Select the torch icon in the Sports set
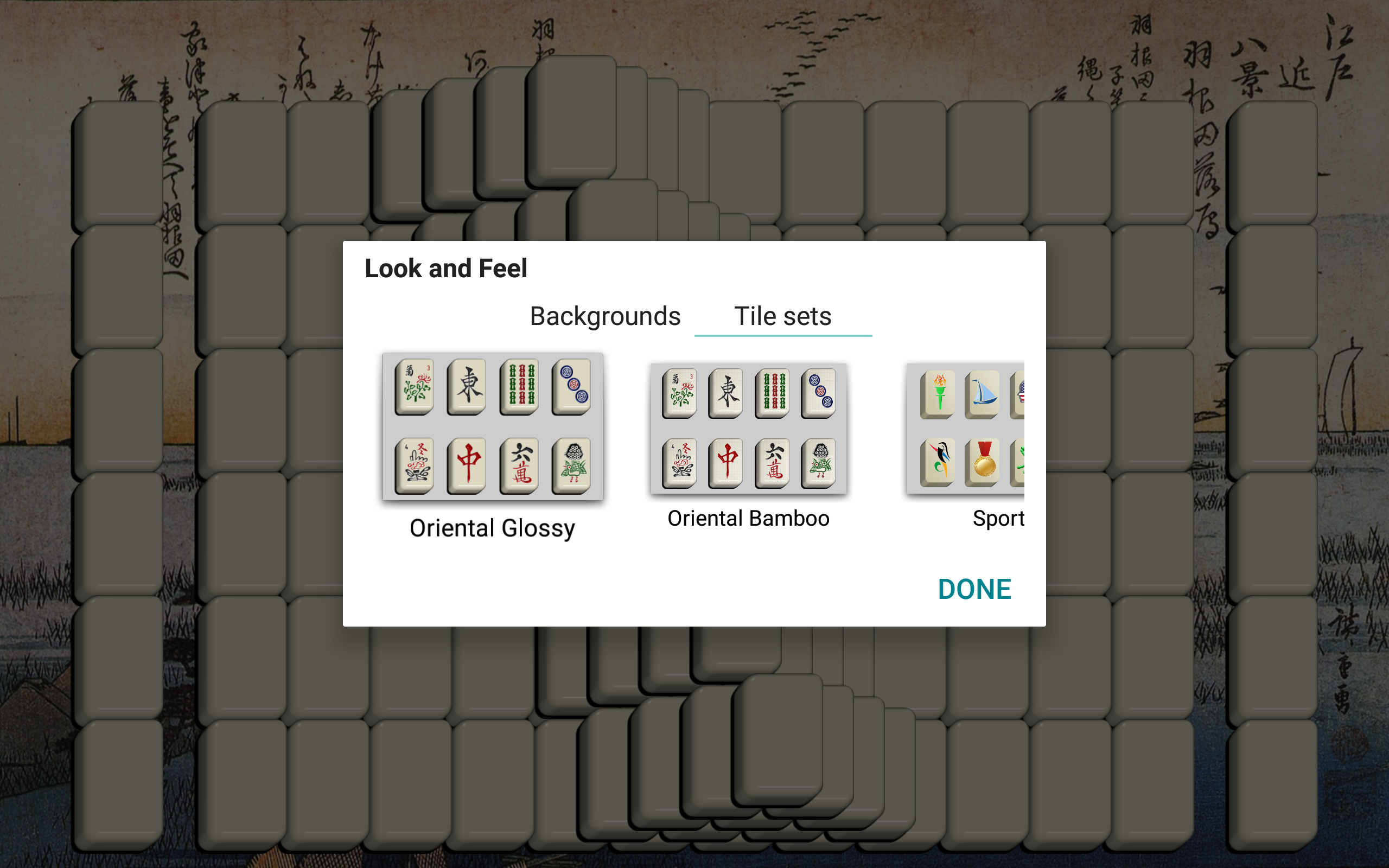The image size is (1389, 868). click(940, 394)
